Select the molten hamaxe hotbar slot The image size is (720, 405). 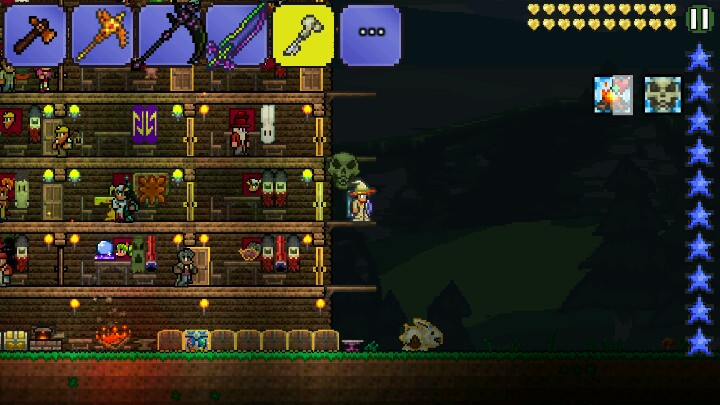click(102, 35)
